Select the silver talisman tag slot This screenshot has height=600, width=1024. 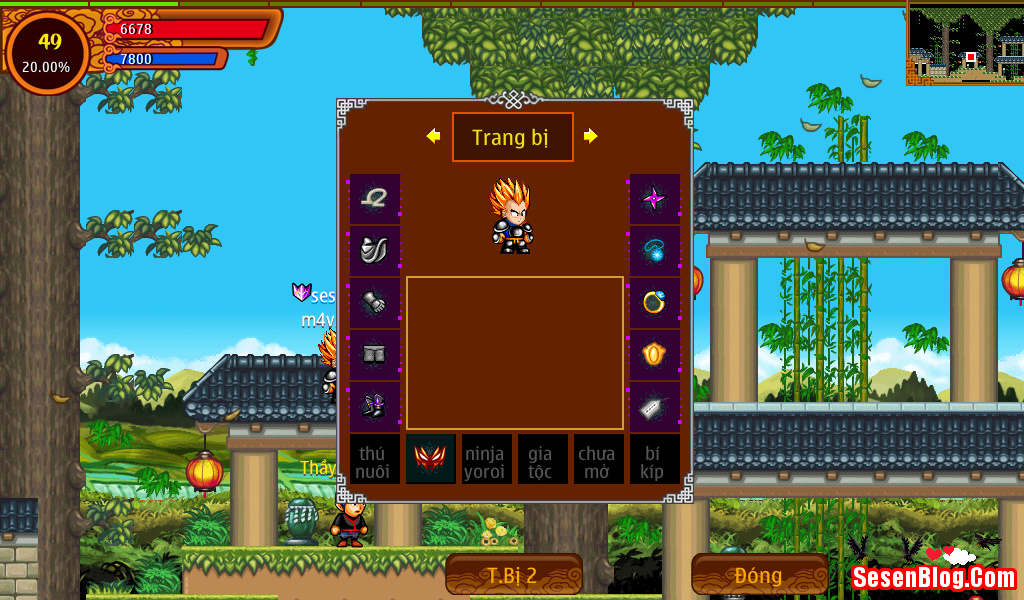click(655, 406)
